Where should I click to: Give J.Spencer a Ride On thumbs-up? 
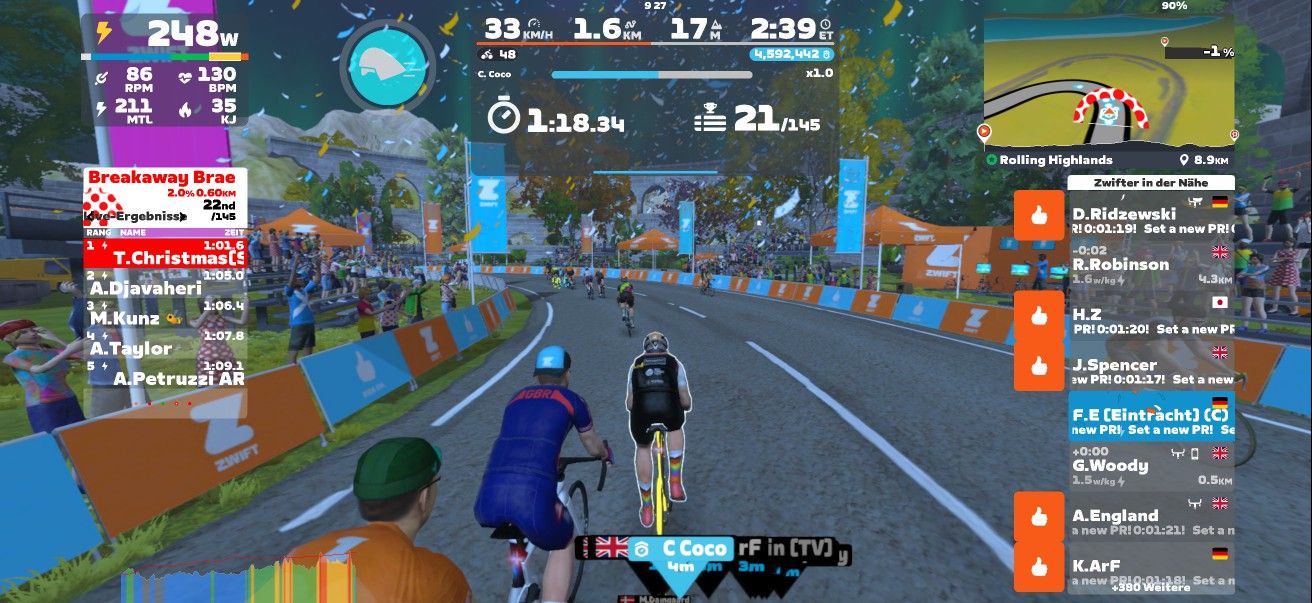click(1038, 366)
